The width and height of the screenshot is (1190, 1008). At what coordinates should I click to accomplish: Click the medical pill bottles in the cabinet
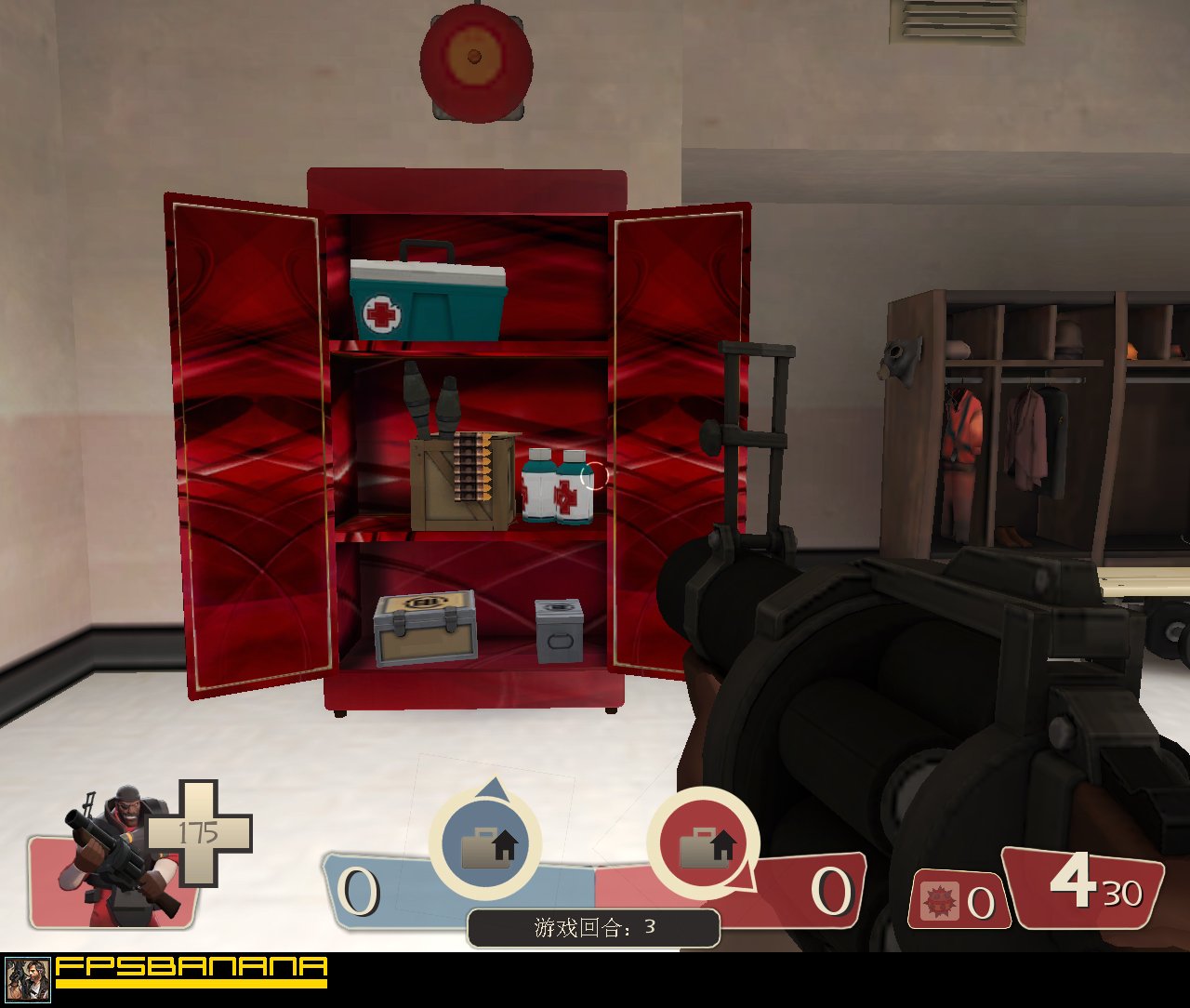click(555, 488)
